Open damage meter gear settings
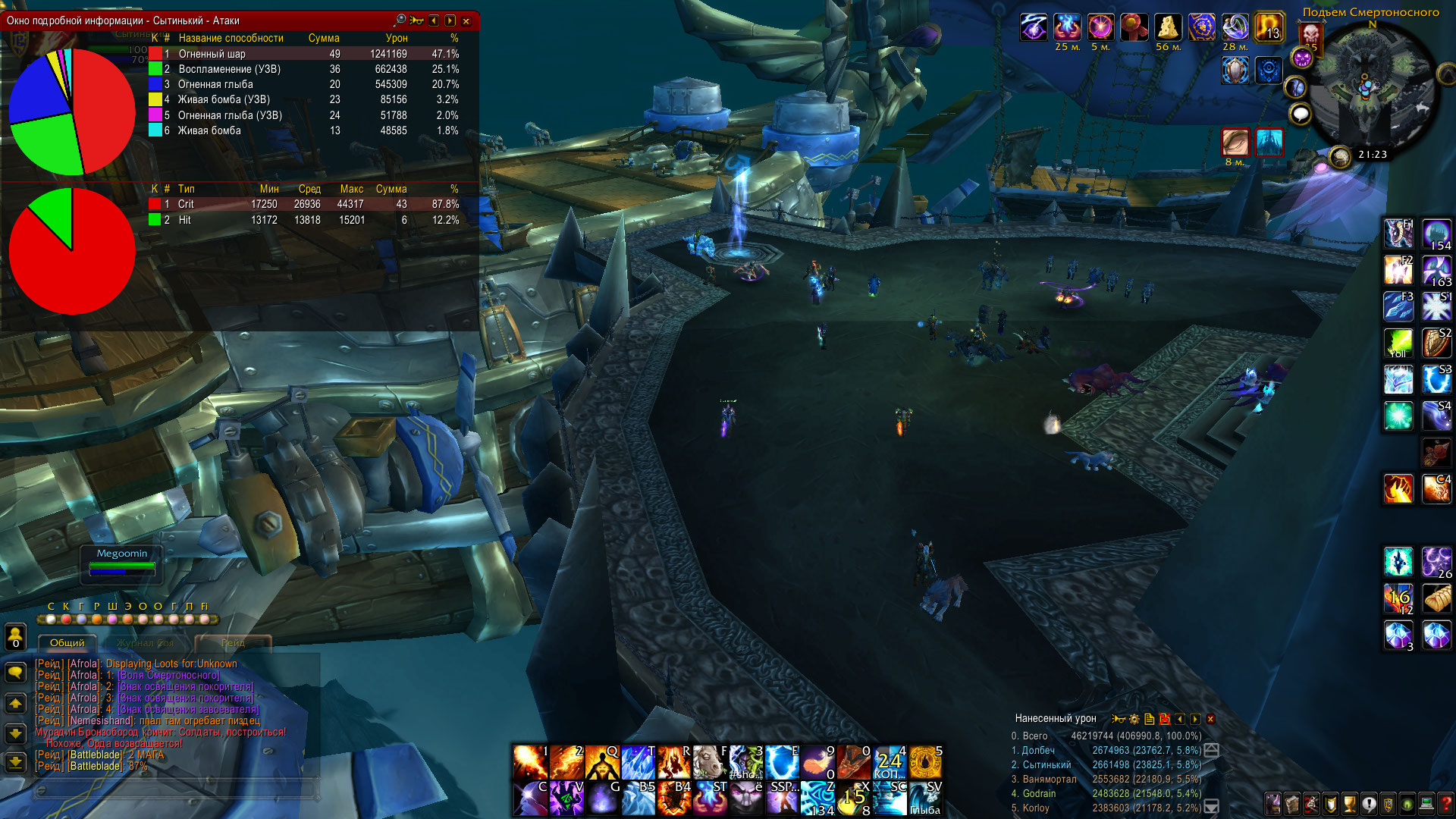This screenshot has height=819, width=1456. (x=1134, y=719)
